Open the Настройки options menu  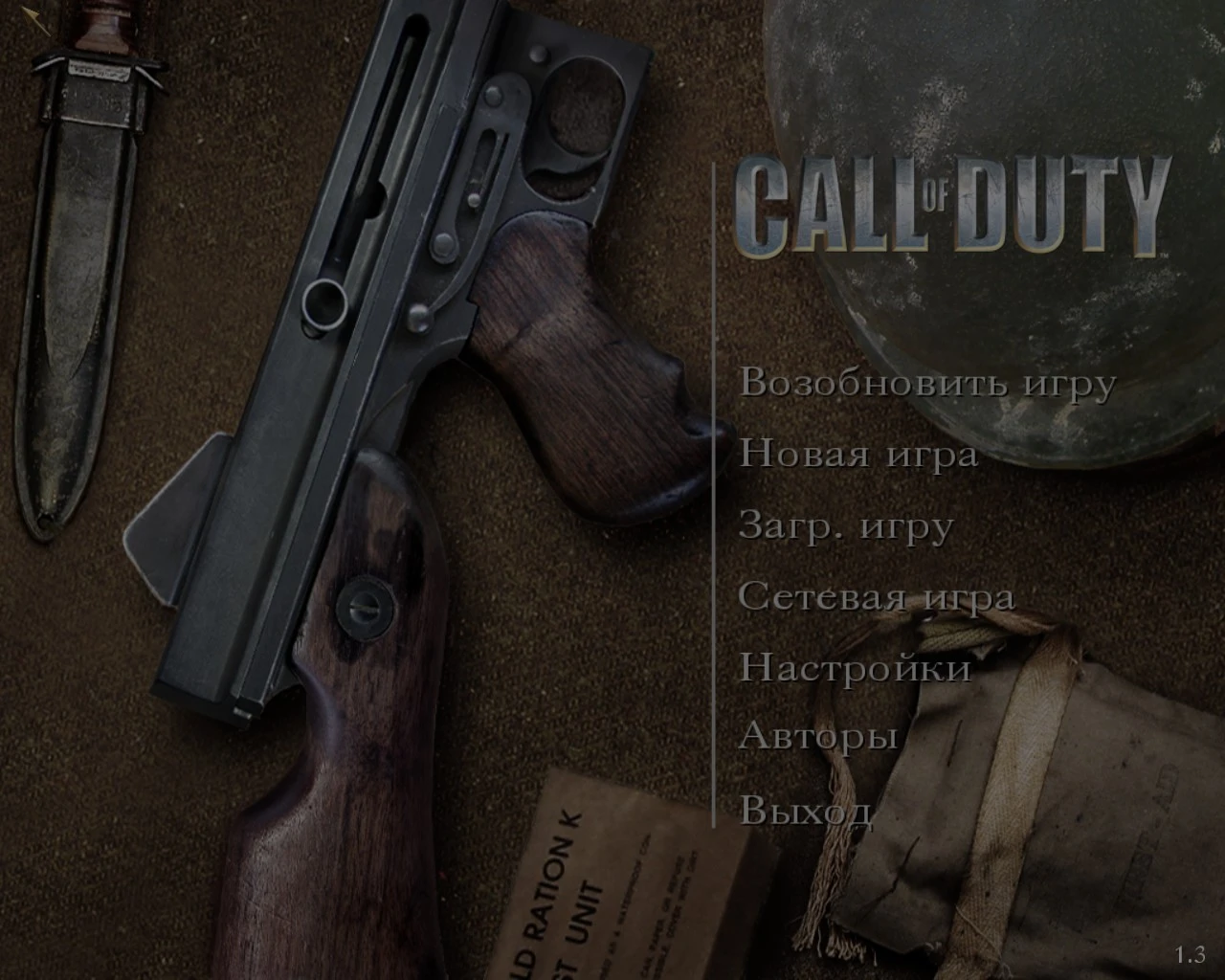tap(855, 668)
